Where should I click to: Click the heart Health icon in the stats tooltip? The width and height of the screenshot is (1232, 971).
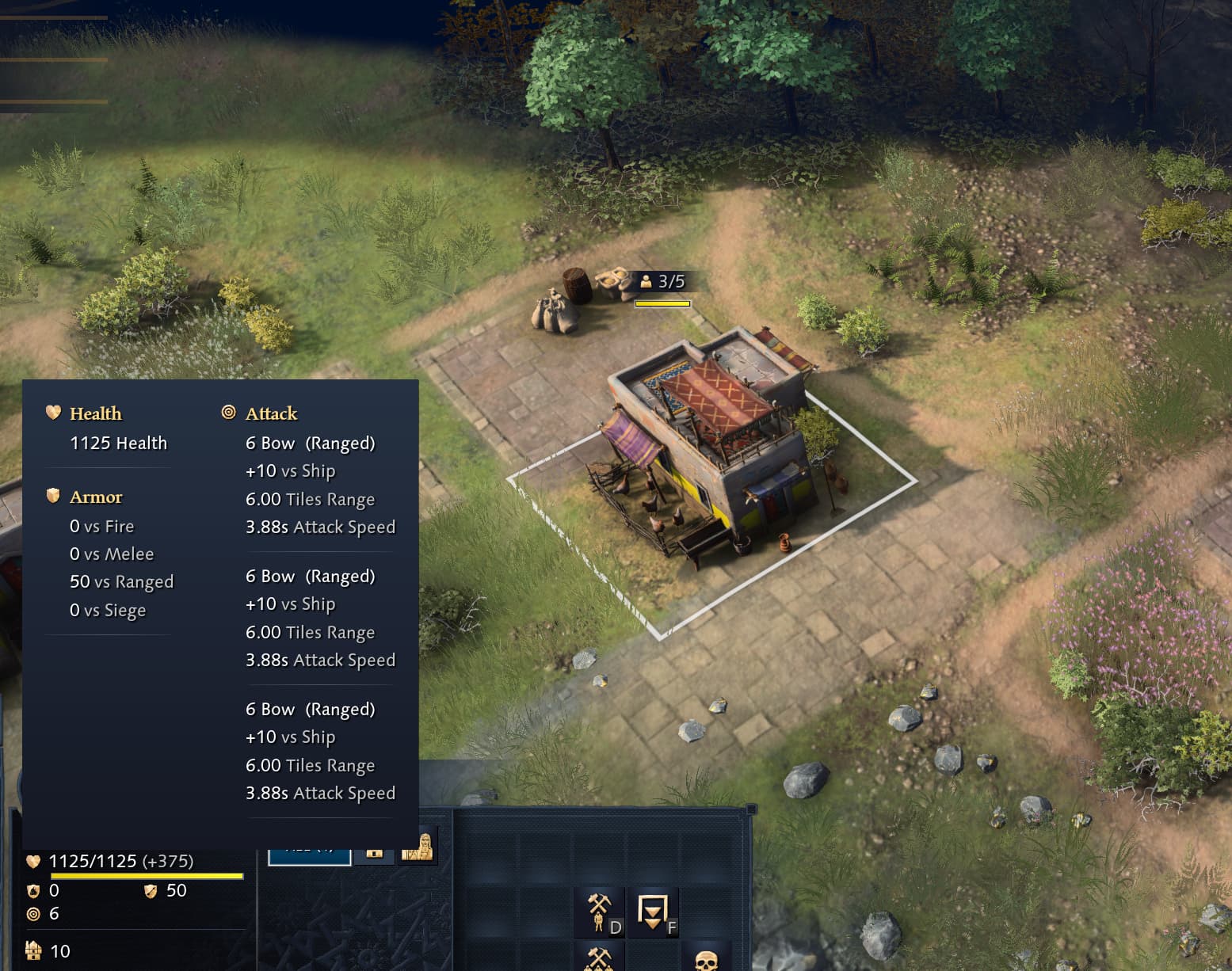point(51,413)
